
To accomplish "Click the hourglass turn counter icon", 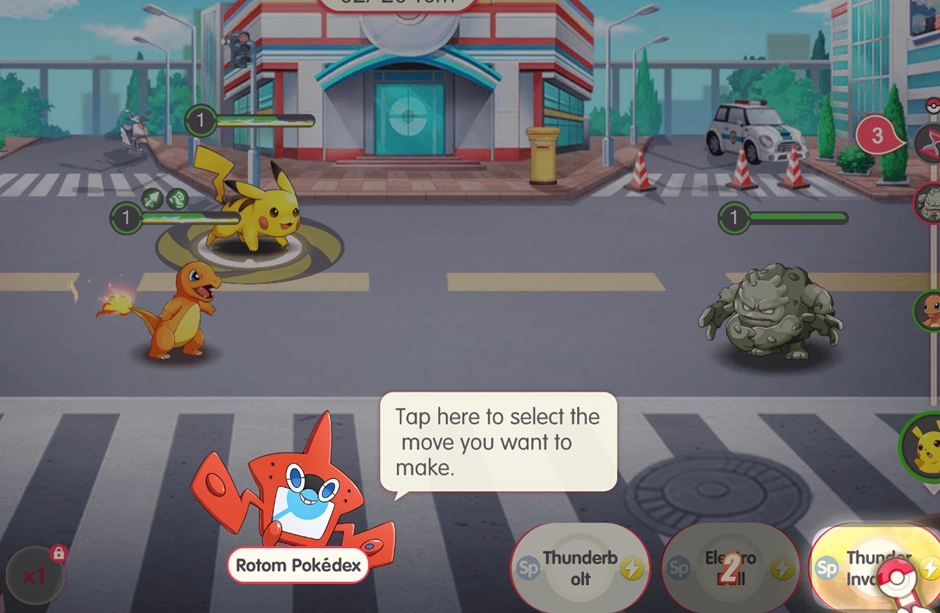I will coord(928,142).
